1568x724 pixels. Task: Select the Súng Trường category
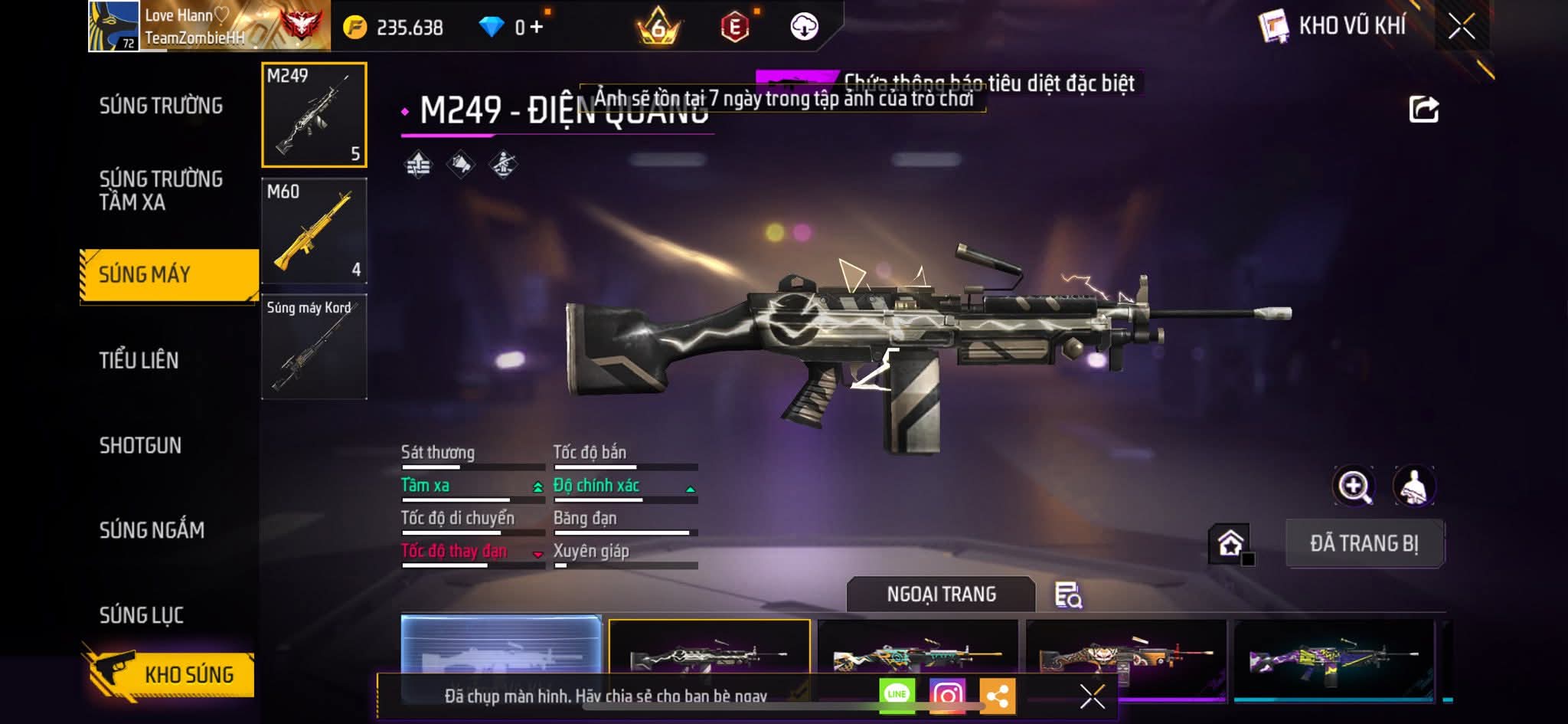161,106
